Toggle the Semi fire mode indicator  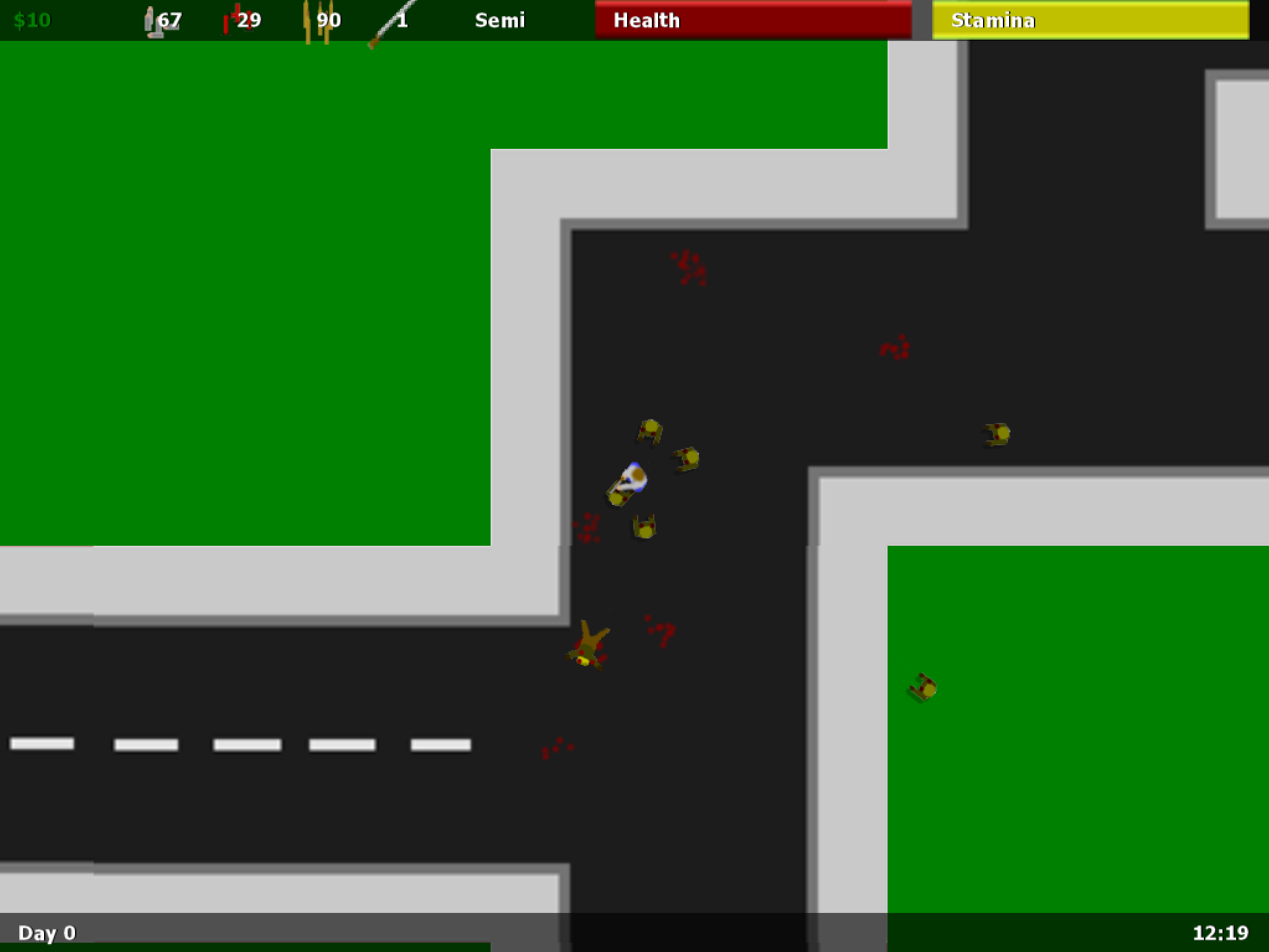point(499,20)
